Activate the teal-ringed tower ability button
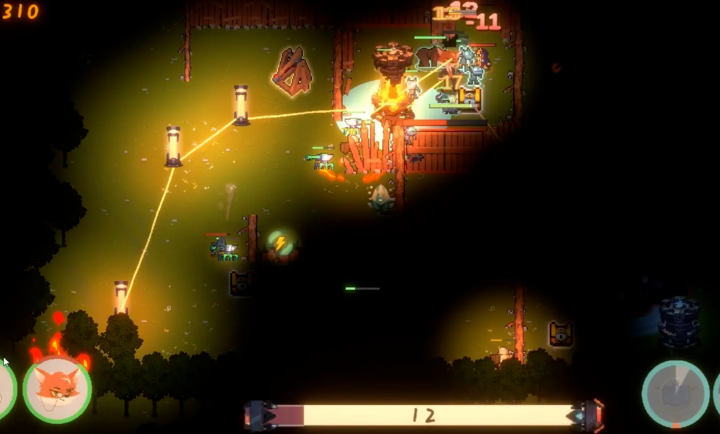Screen dimensions: 720x434 point(675,393)
